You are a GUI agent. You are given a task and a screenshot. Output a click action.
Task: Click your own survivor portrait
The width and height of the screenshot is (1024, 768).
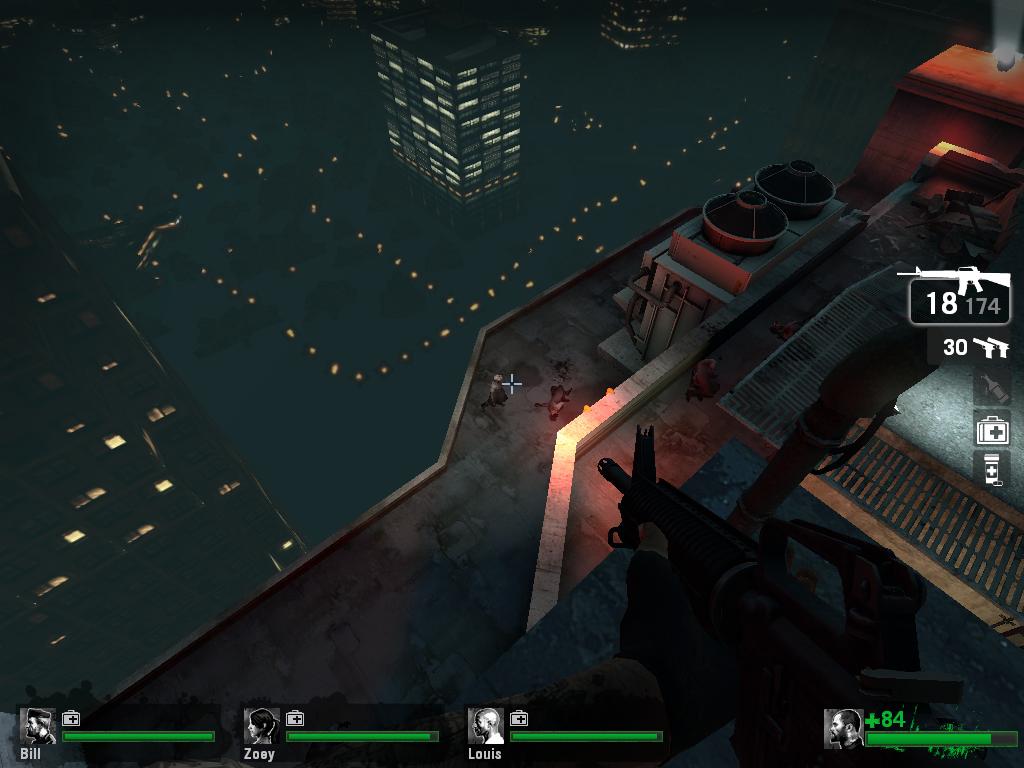tap(843, 728)
